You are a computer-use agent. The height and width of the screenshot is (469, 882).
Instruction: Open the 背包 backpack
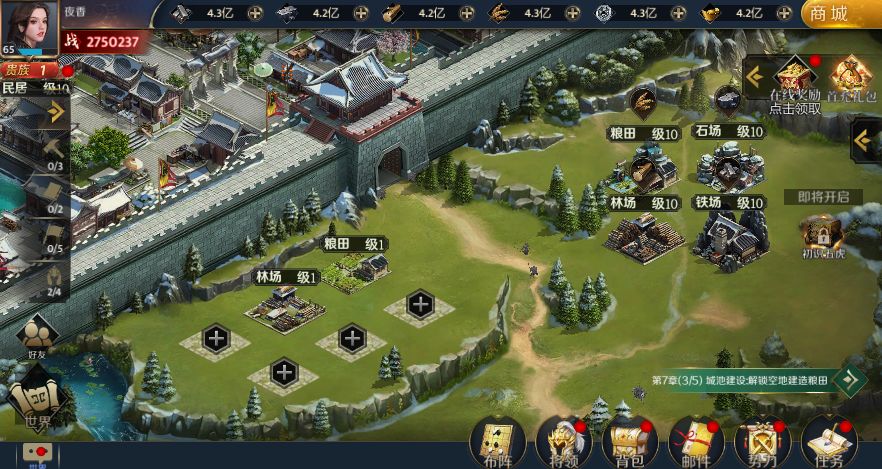tap(630, 440)
